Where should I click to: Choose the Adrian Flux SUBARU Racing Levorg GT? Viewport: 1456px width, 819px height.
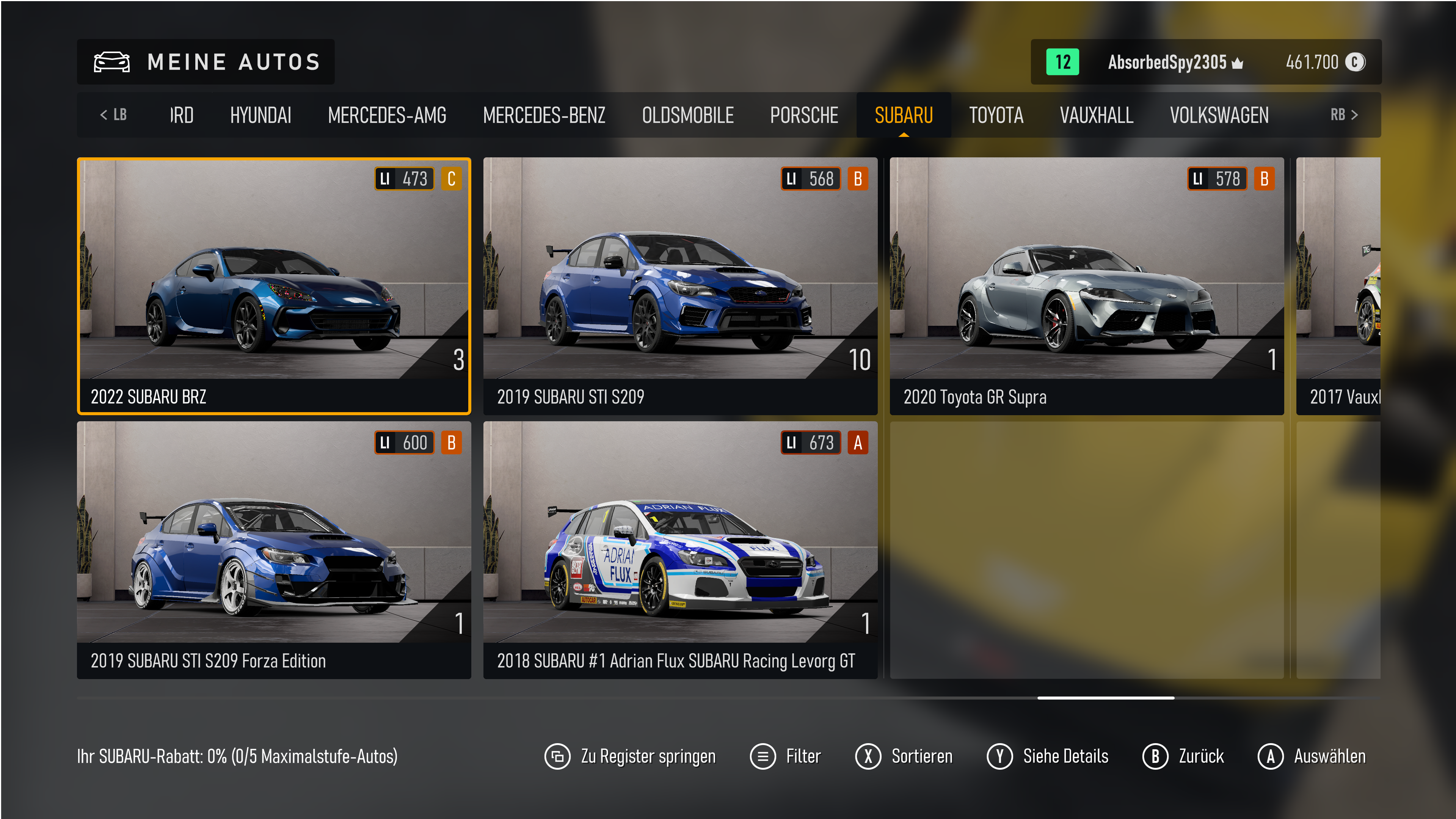[680, 549]
